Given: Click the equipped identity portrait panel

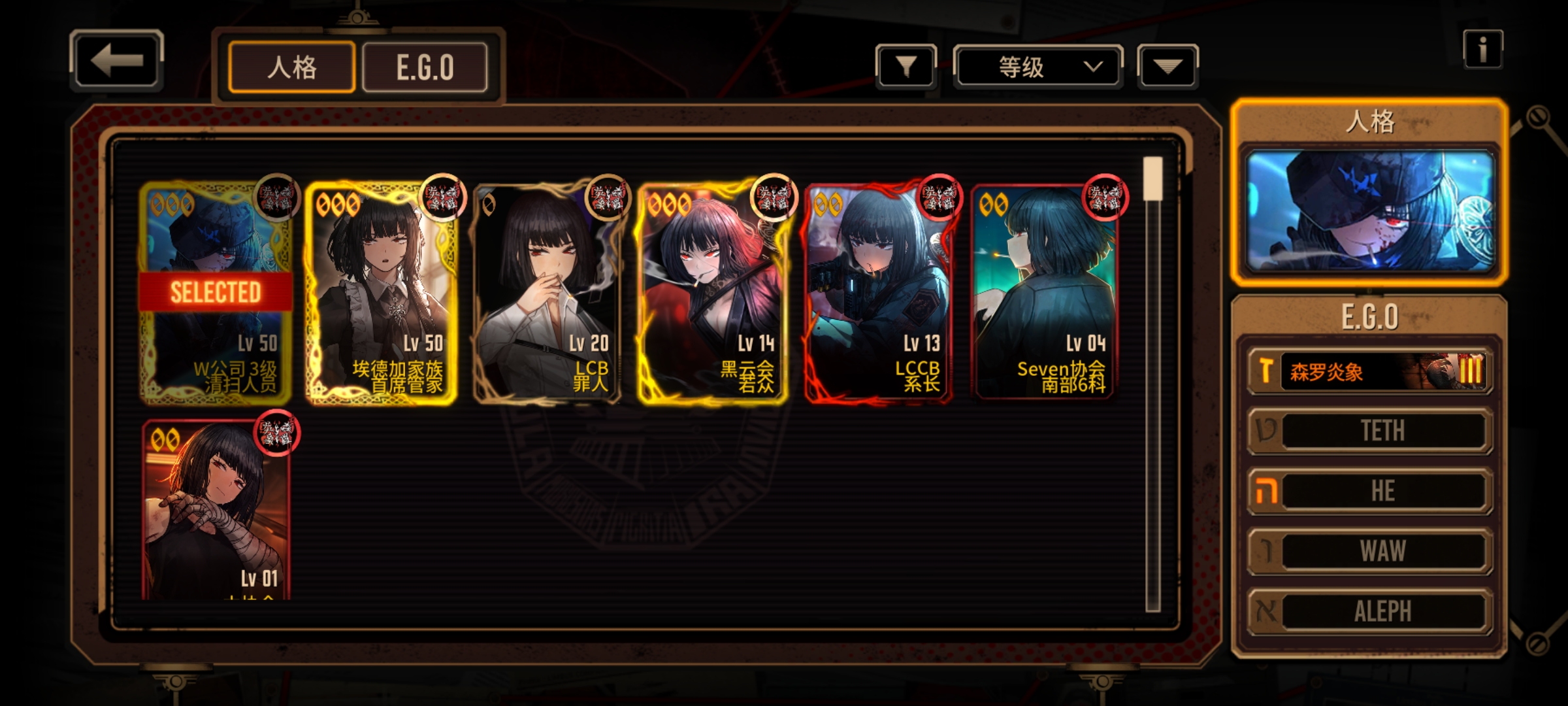Looking at the screenshot, I should (x=1370, y=210).
